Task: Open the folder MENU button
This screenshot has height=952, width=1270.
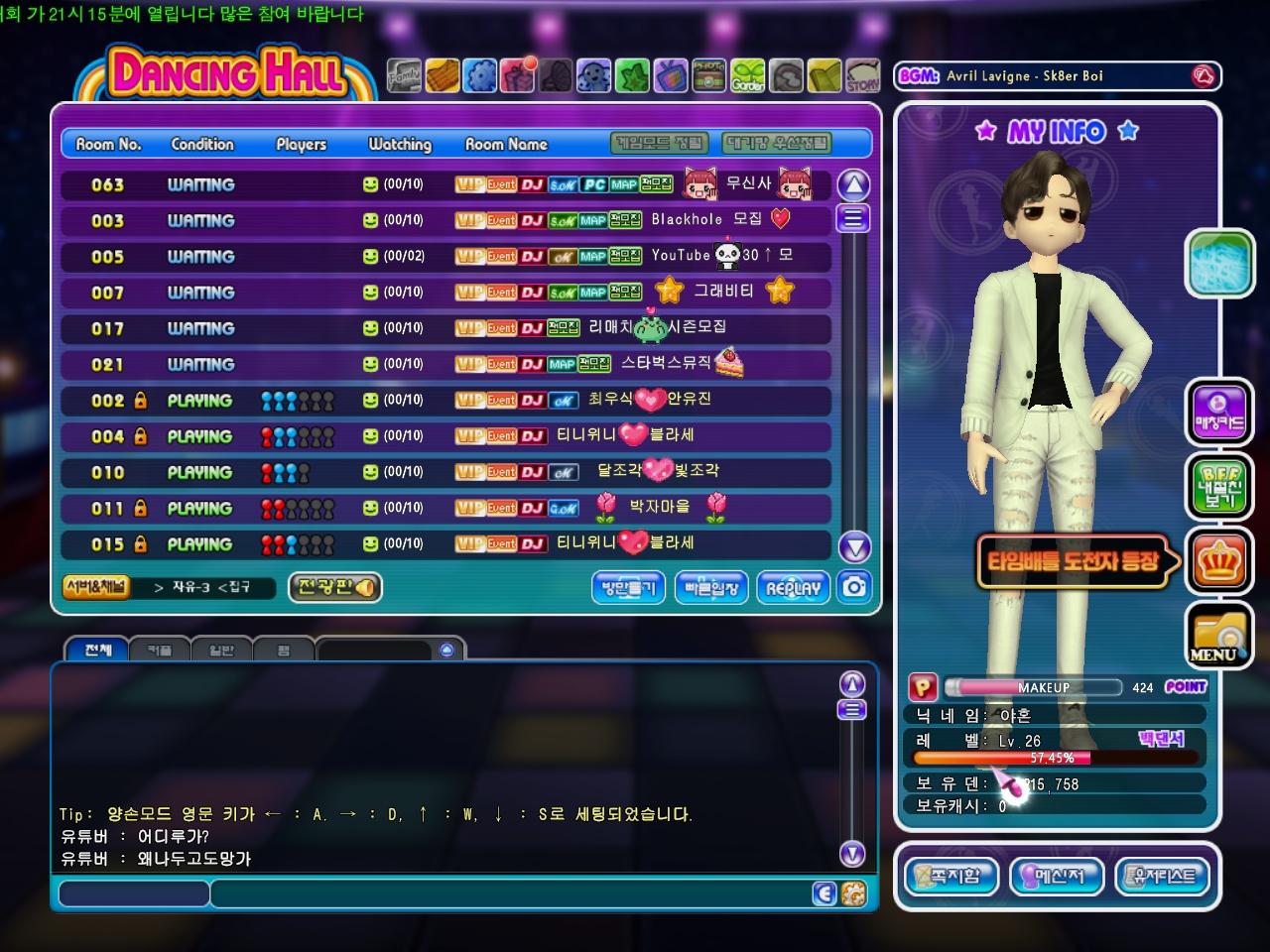Action: (1219, 636)
